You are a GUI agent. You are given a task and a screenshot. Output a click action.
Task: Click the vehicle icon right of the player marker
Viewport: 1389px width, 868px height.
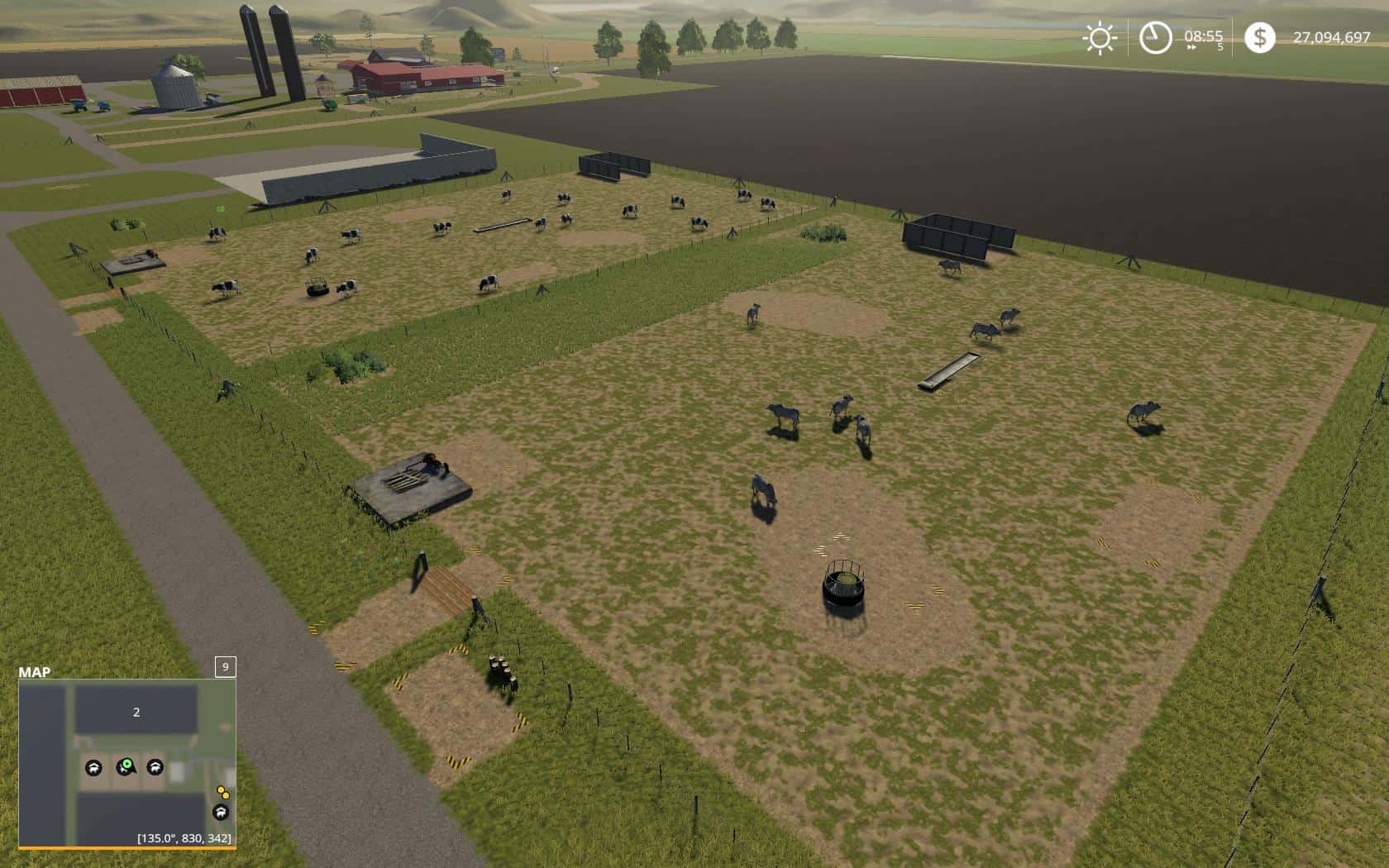156,768
